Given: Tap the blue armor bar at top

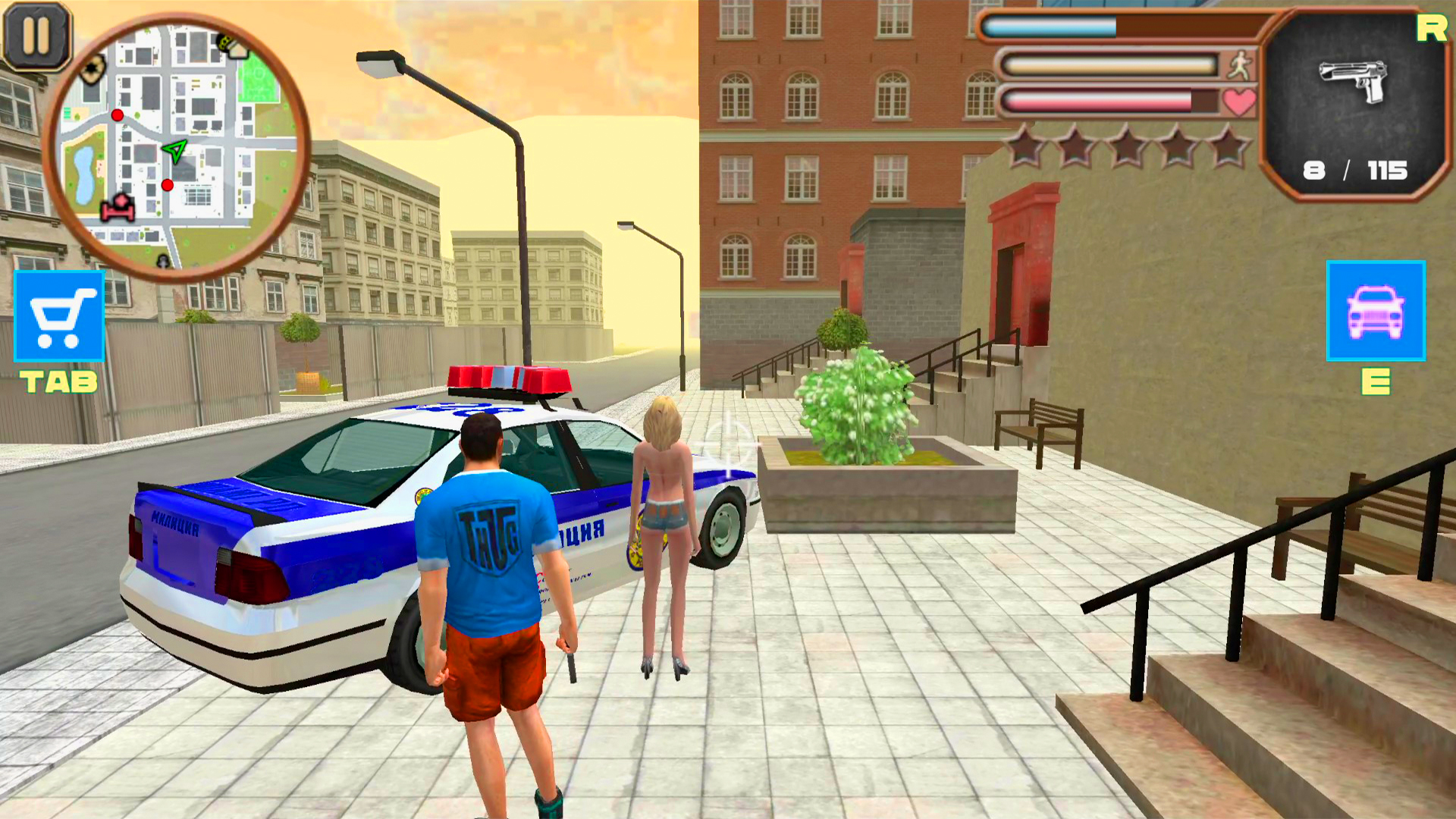Looking at the screenshot, I should click(x=1050, y=25).
